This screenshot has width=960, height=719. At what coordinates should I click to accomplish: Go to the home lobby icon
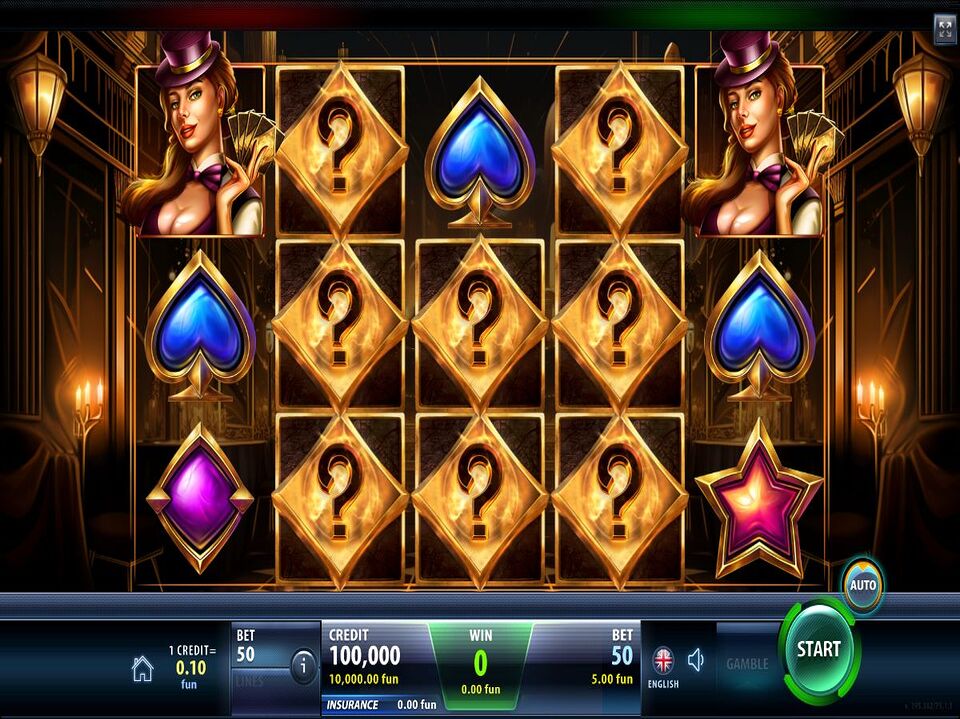pyautogui.click(x=143, y=670)
